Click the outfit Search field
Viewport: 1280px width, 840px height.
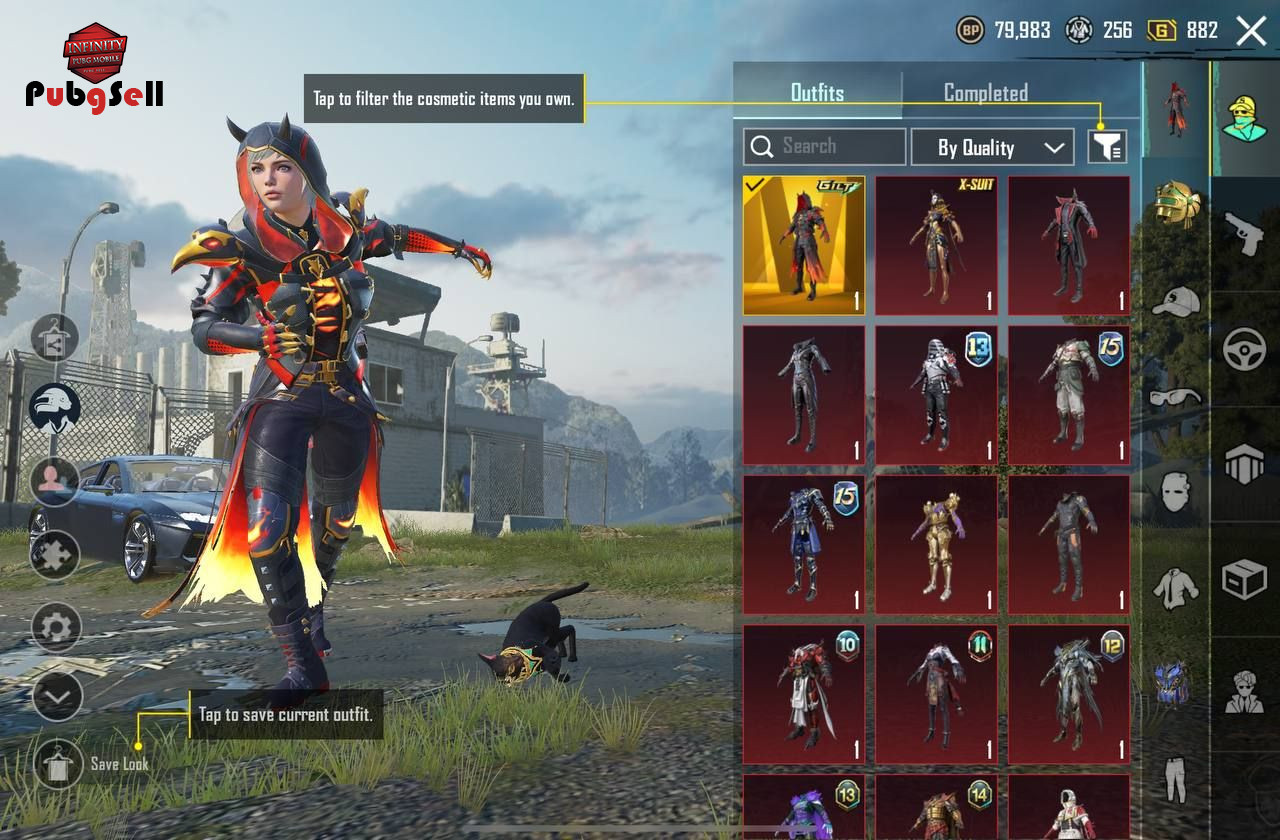point(825,147)
